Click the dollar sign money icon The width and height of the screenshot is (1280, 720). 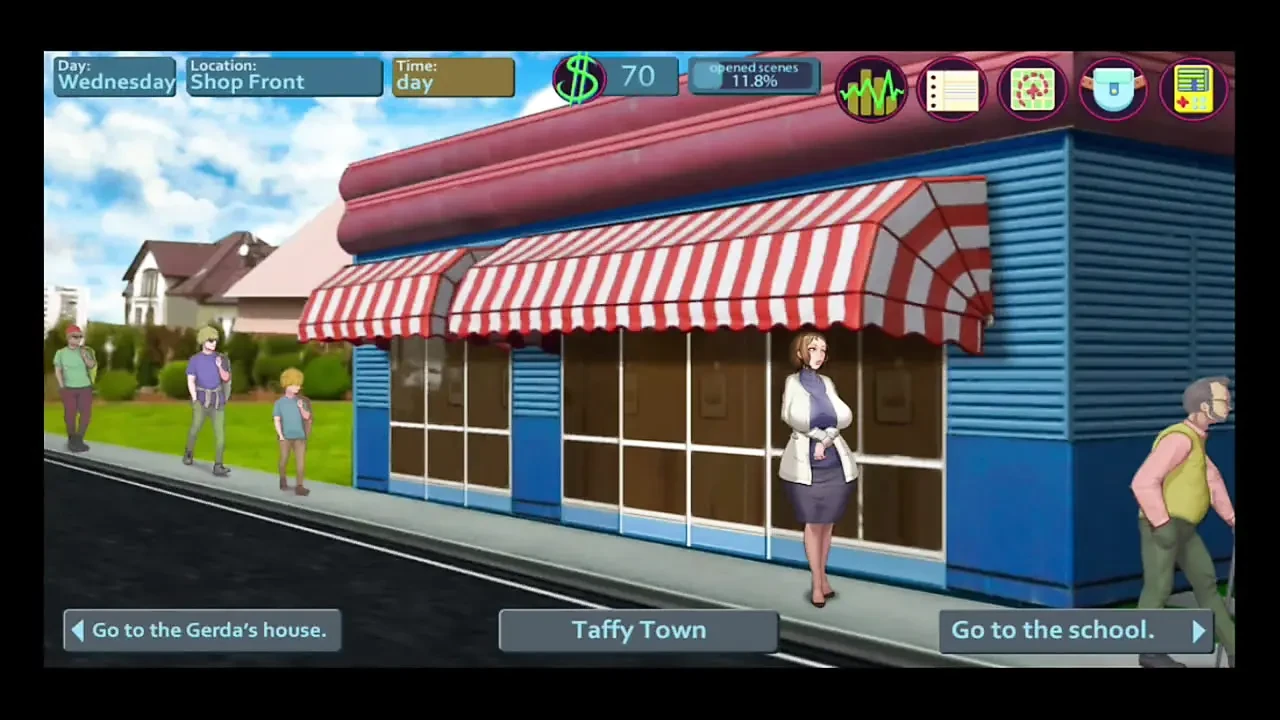[x=580, y=77]
